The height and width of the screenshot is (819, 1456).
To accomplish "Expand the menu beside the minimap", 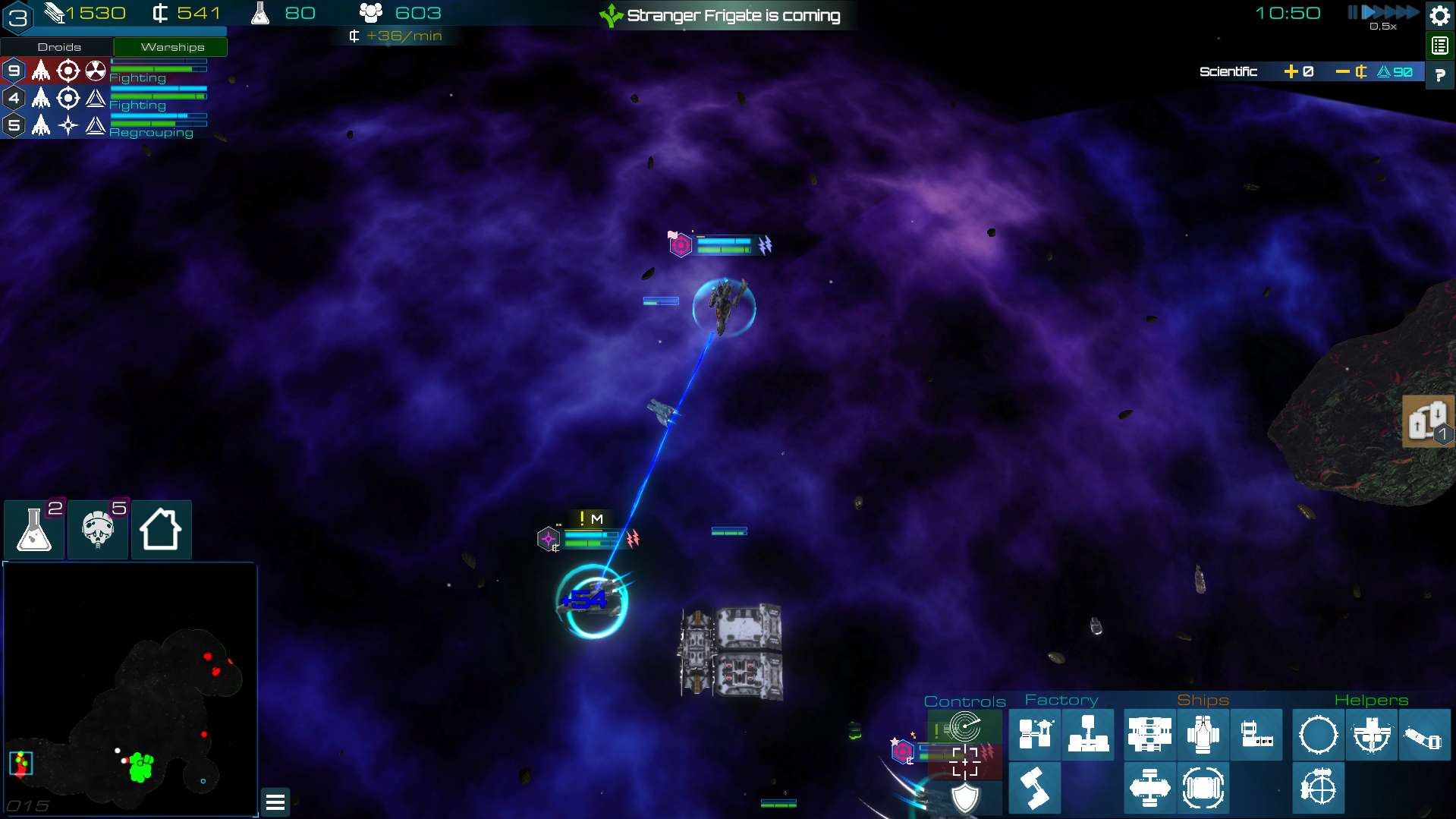I will (275, 802).
